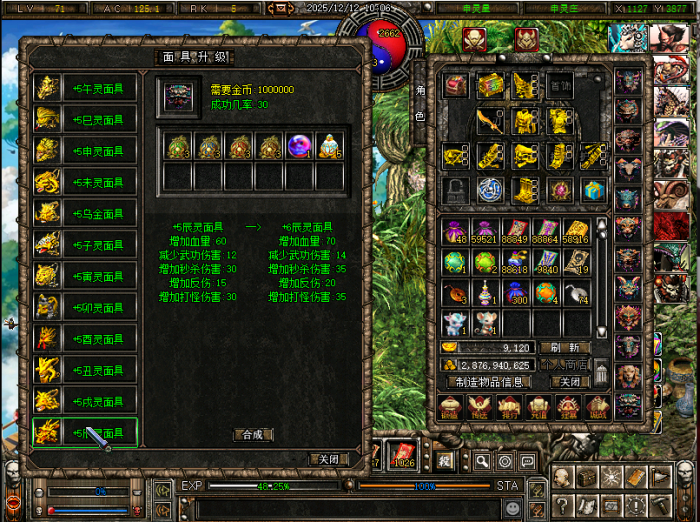Select the +5乌金面具 entry
Screen dimensions: 700x522
tap(85, 213)
